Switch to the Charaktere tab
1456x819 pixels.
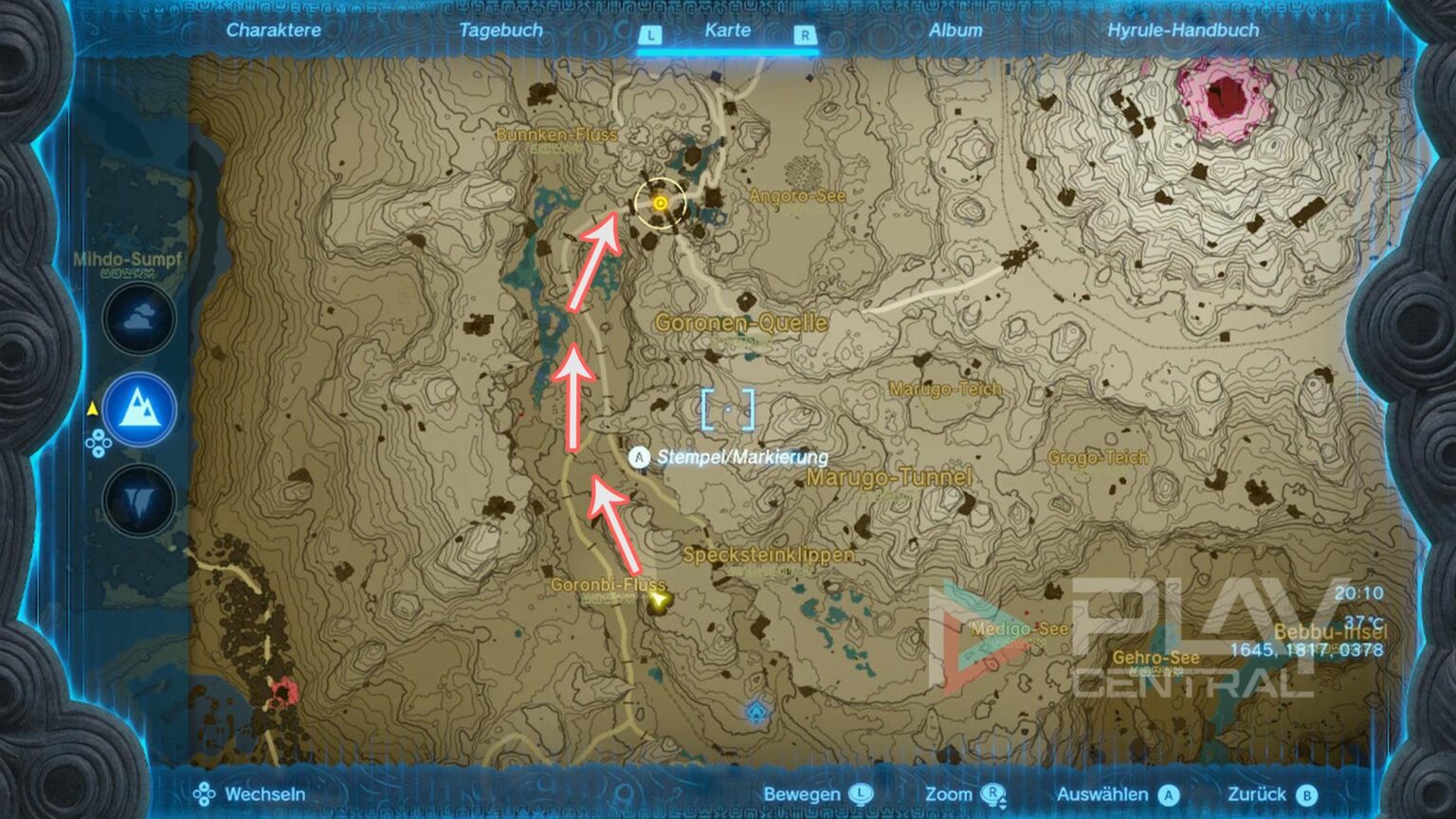[274, 30]
